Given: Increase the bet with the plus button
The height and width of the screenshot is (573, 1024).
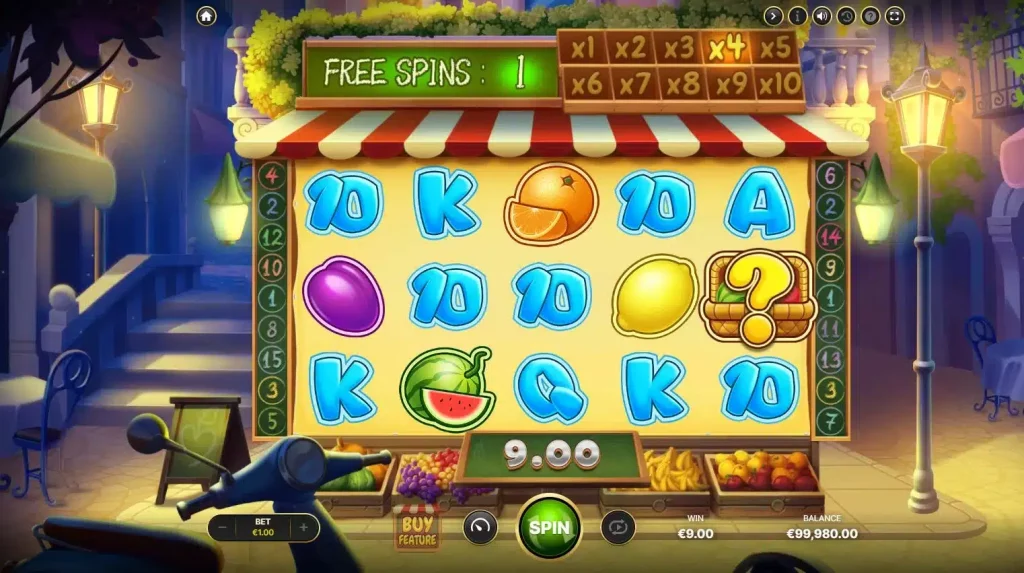Looking at the screenshot, I should pyautogui.click(x=303, y=527).
